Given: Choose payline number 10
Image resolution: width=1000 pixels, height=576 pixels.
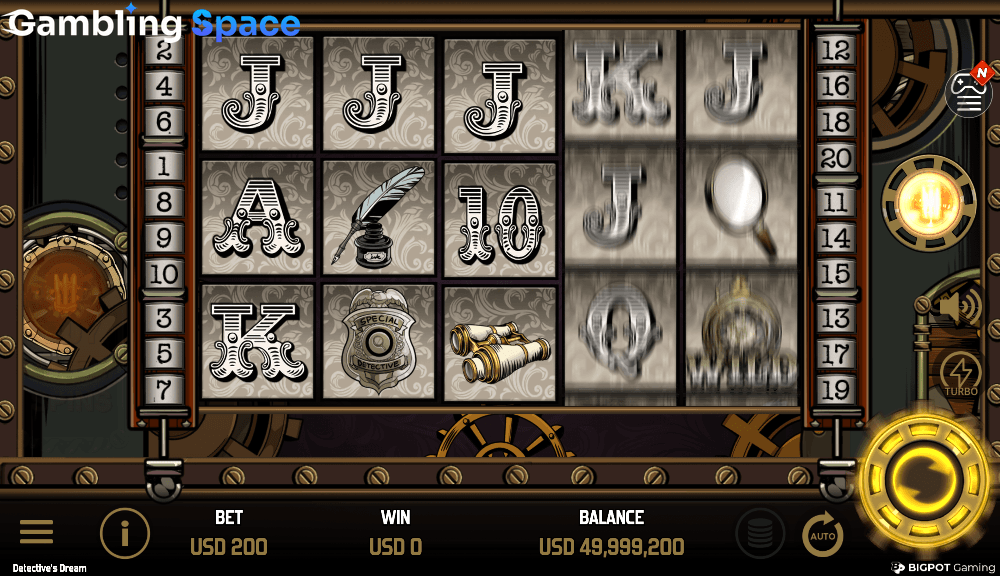Looking at the screenshot, I should point(163,273).
